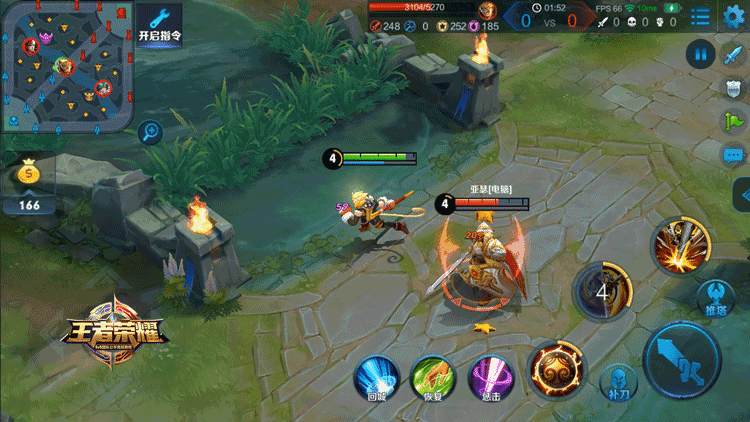Image resolution: width=750 pixels, height=422 pixels.
Task: Cast the golden shield first skill
Action: click(x=557, y=370)
